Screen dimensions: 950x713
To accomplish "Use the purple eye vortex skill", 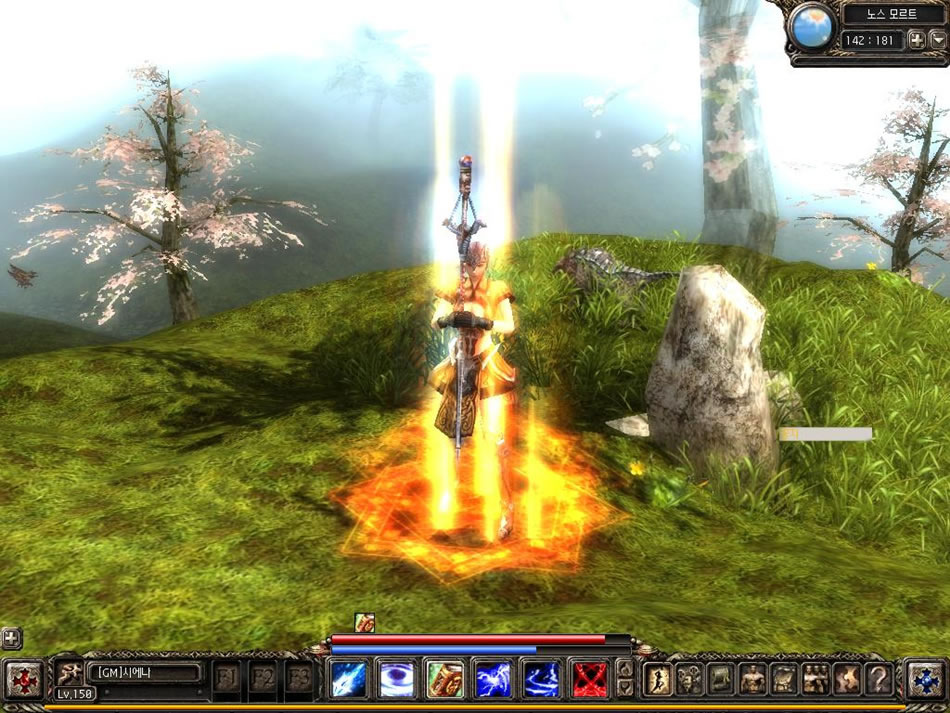I will (x=397, y=679).
